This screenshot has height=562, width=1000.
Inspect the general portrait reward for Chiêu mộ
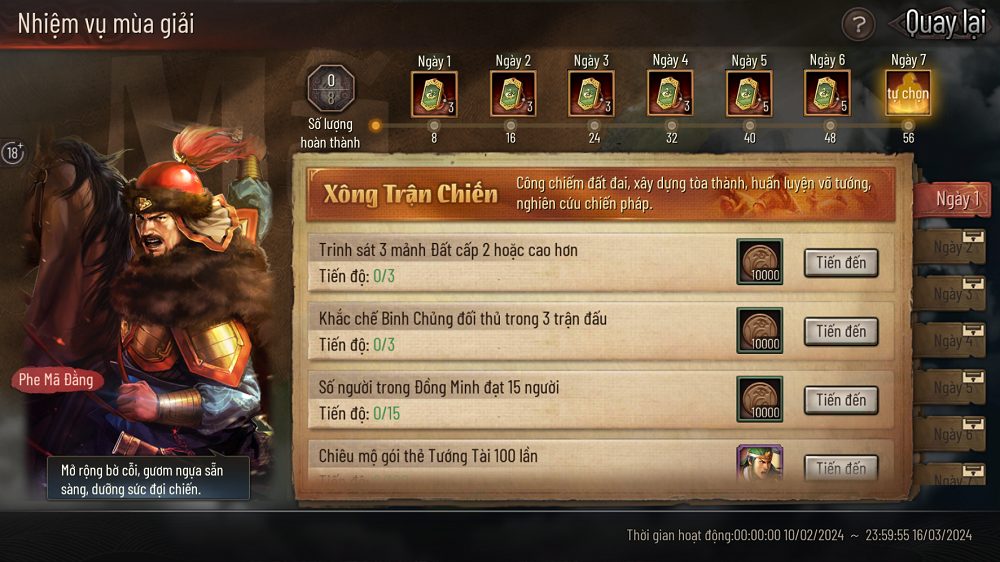[x=760, y=463]
